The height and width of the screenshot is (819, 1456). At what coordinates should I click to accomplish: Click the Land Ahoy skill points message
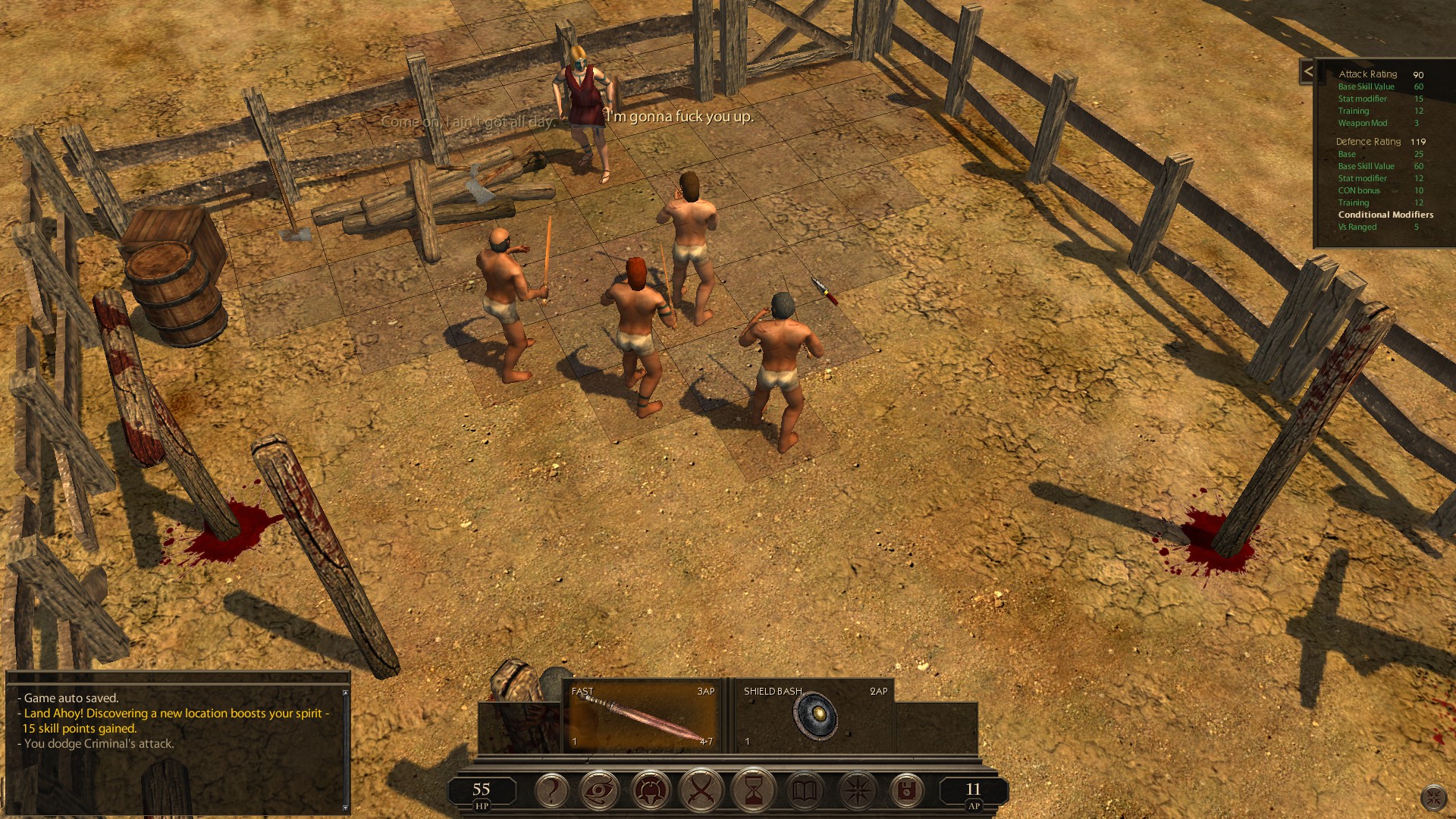point(174,713)
